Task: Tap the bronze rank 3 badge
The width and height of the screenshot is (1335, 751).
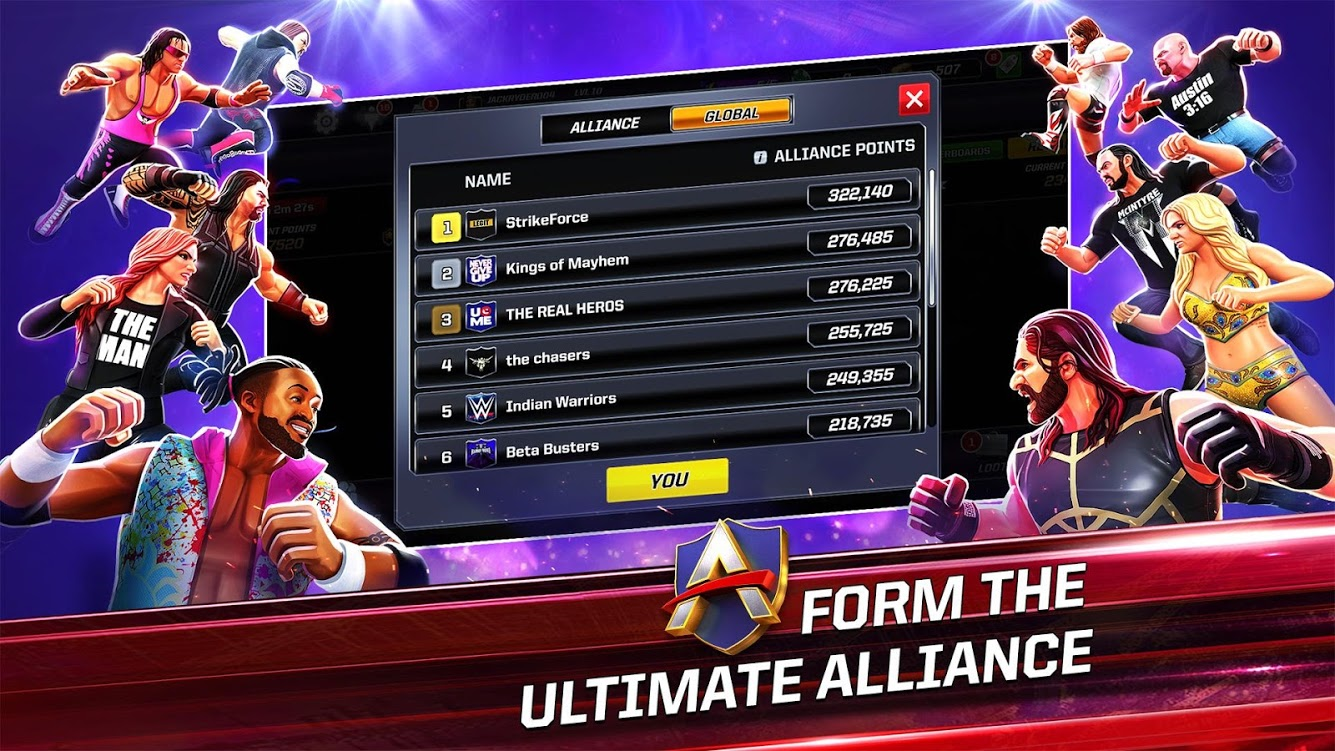Action: coord(448,318)
